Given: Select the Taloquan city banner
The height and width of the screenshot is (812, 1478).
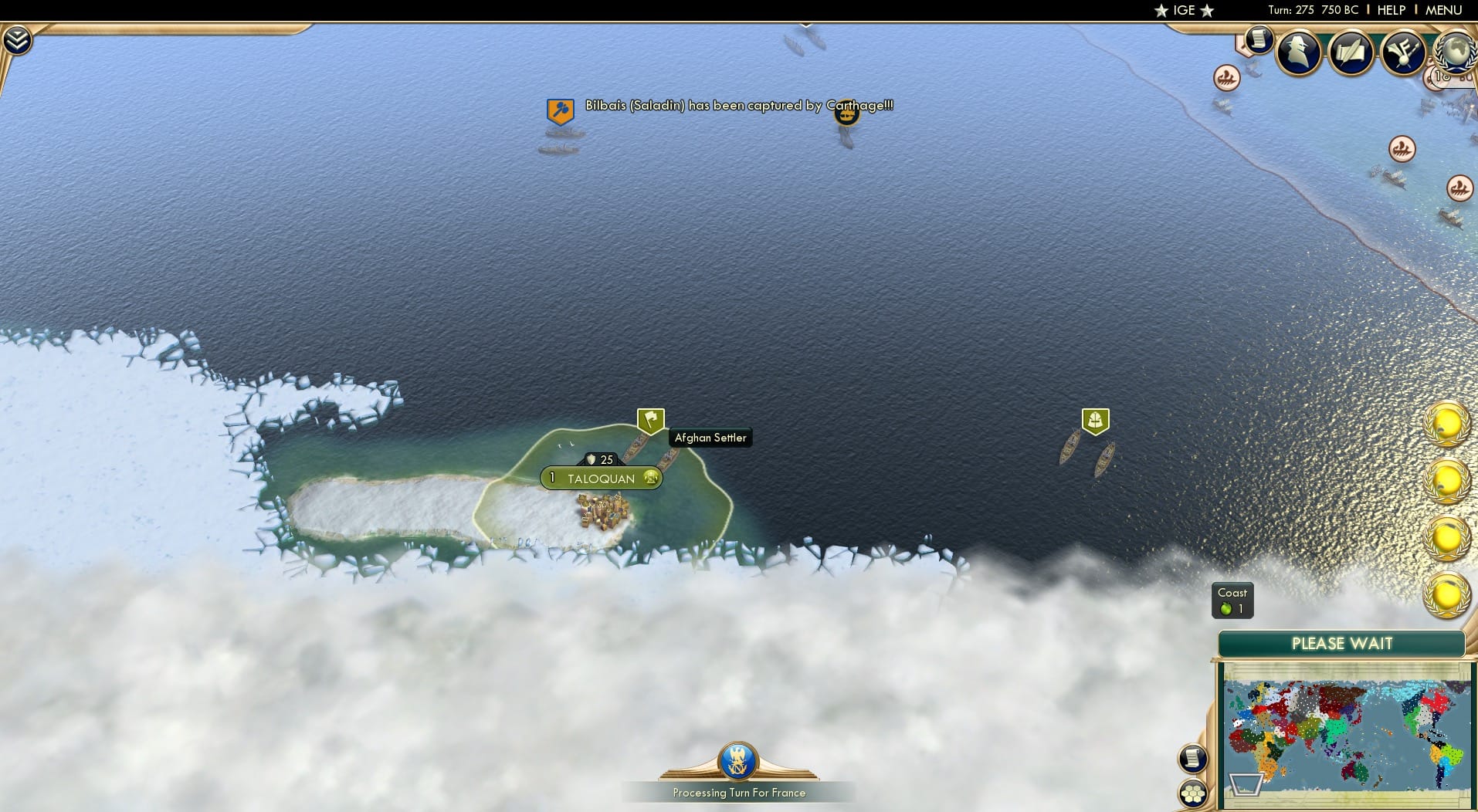Looking at the screenshot, I should (600, 479).
